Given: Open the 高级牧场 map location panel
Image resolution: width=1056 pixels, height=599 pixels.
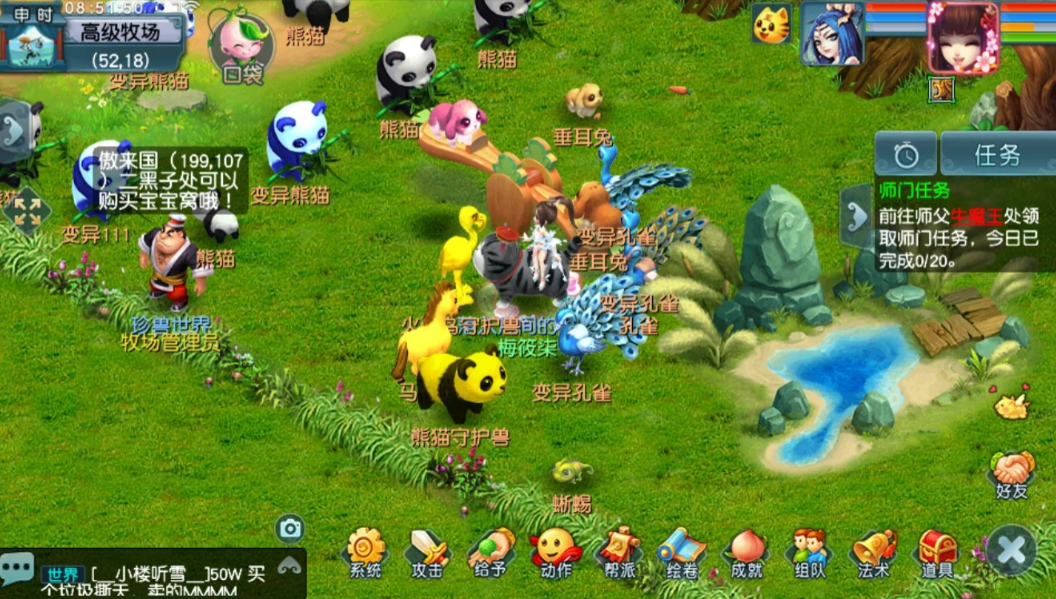Looking at the screenshot, I should pyautogui.click(x=121, y=31).
